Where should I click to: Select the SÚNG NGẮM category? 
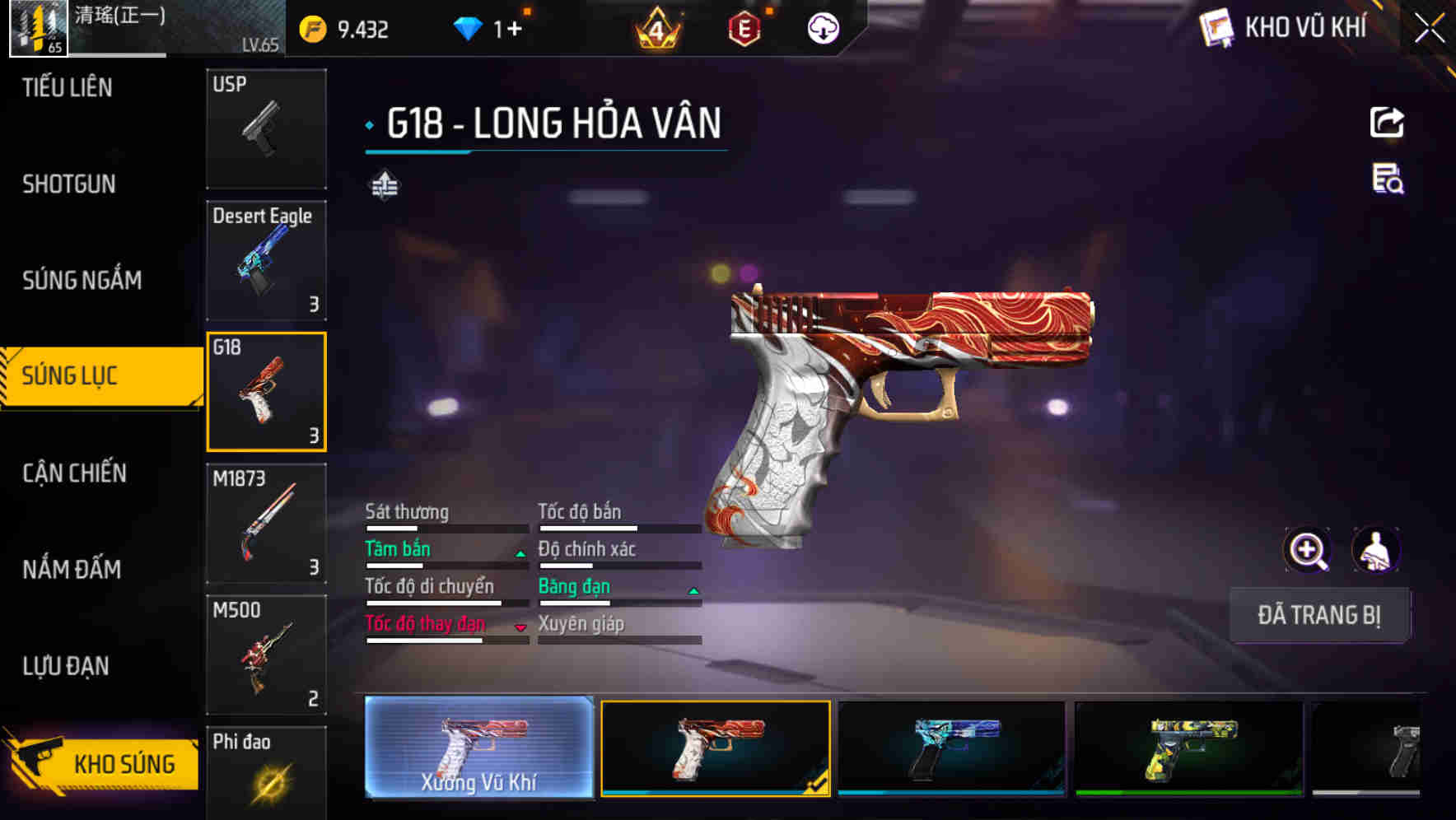[82, 280]
